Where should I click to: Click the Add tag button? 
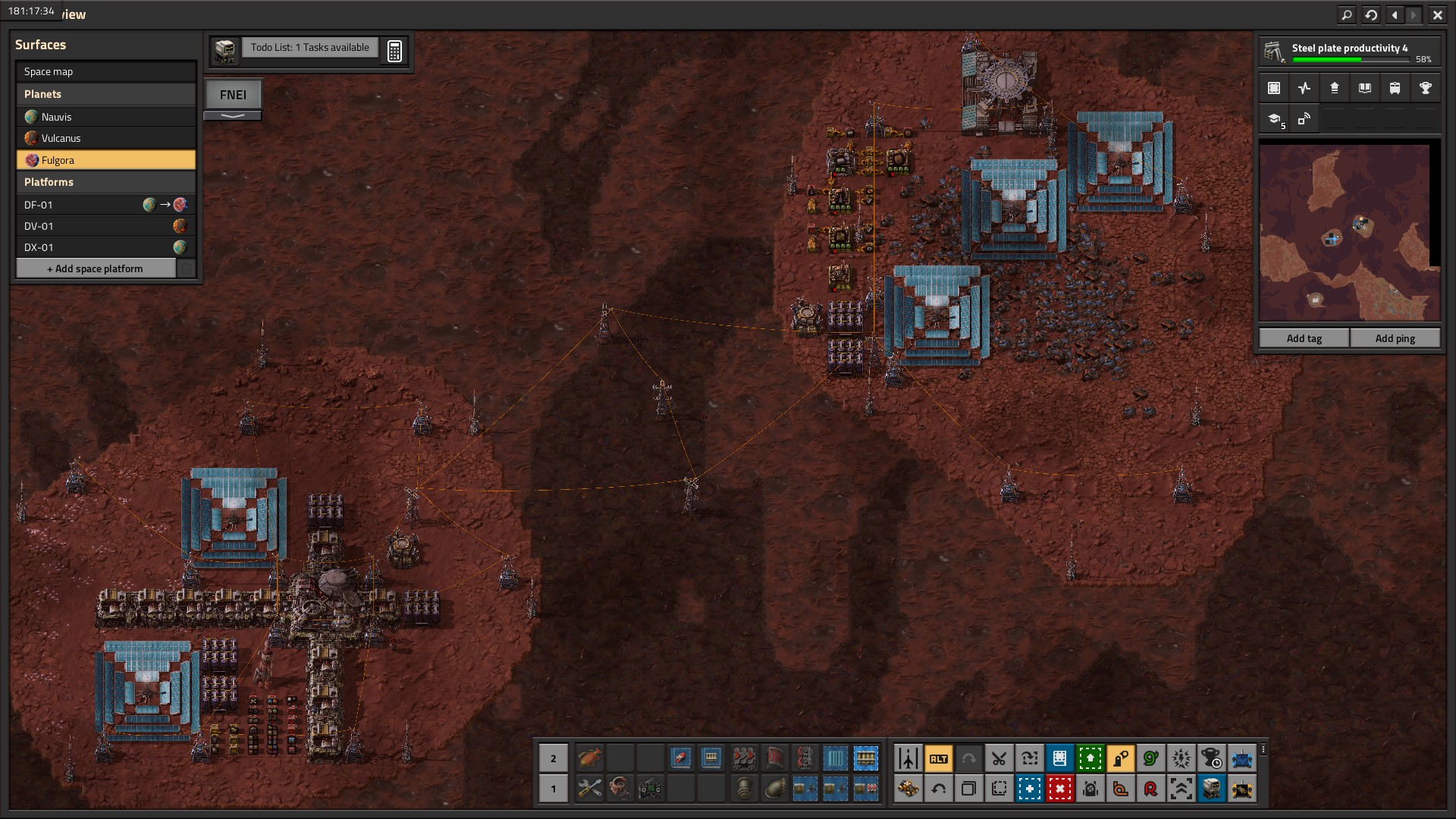pyautogui.click(x=1304, y=338)
